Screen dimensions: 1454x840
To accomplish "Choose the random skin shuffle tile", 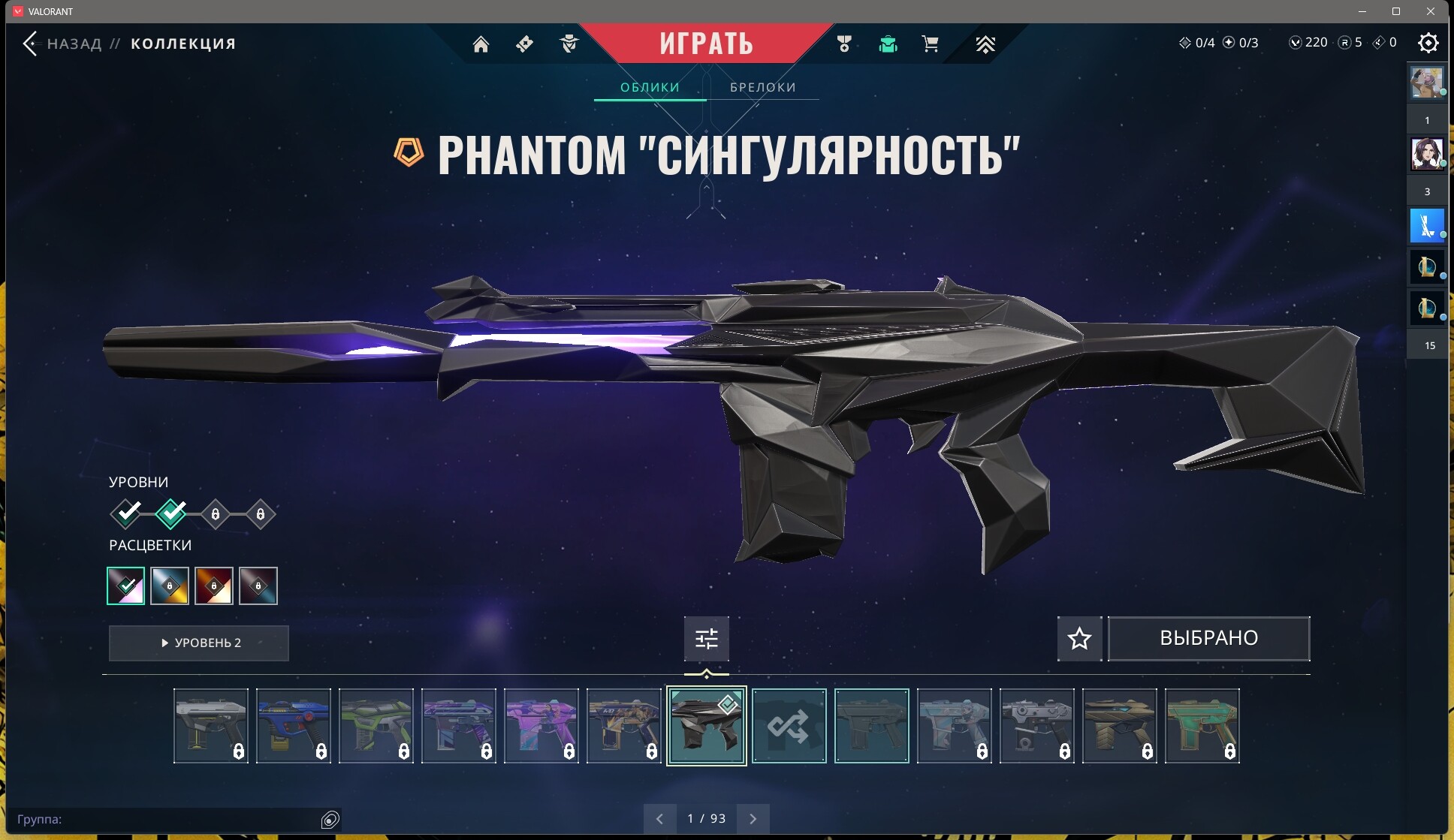I will 789,725.
